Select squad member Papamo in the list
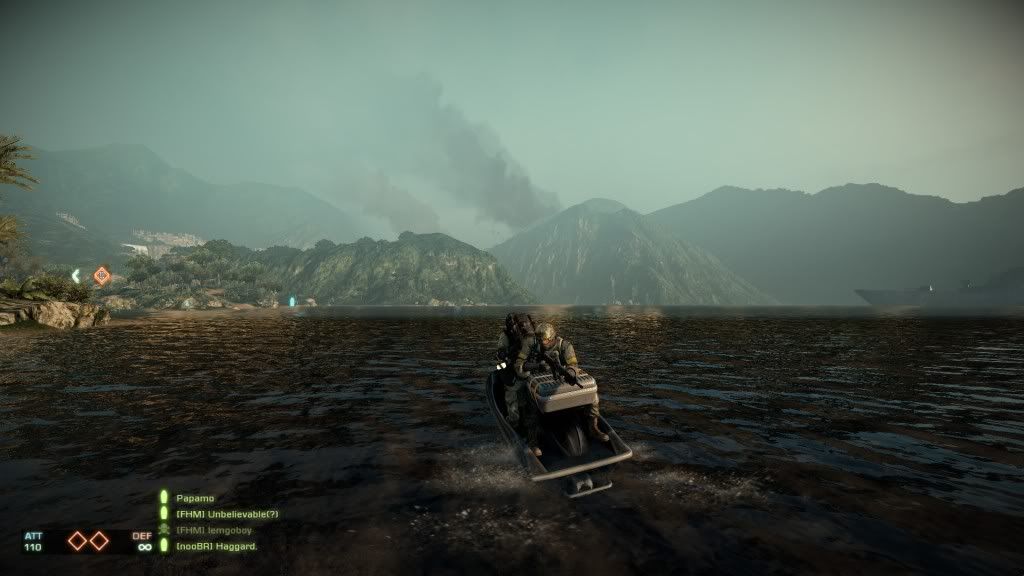Viewport: 1024px width, 576px height. (x=195, y=498)
